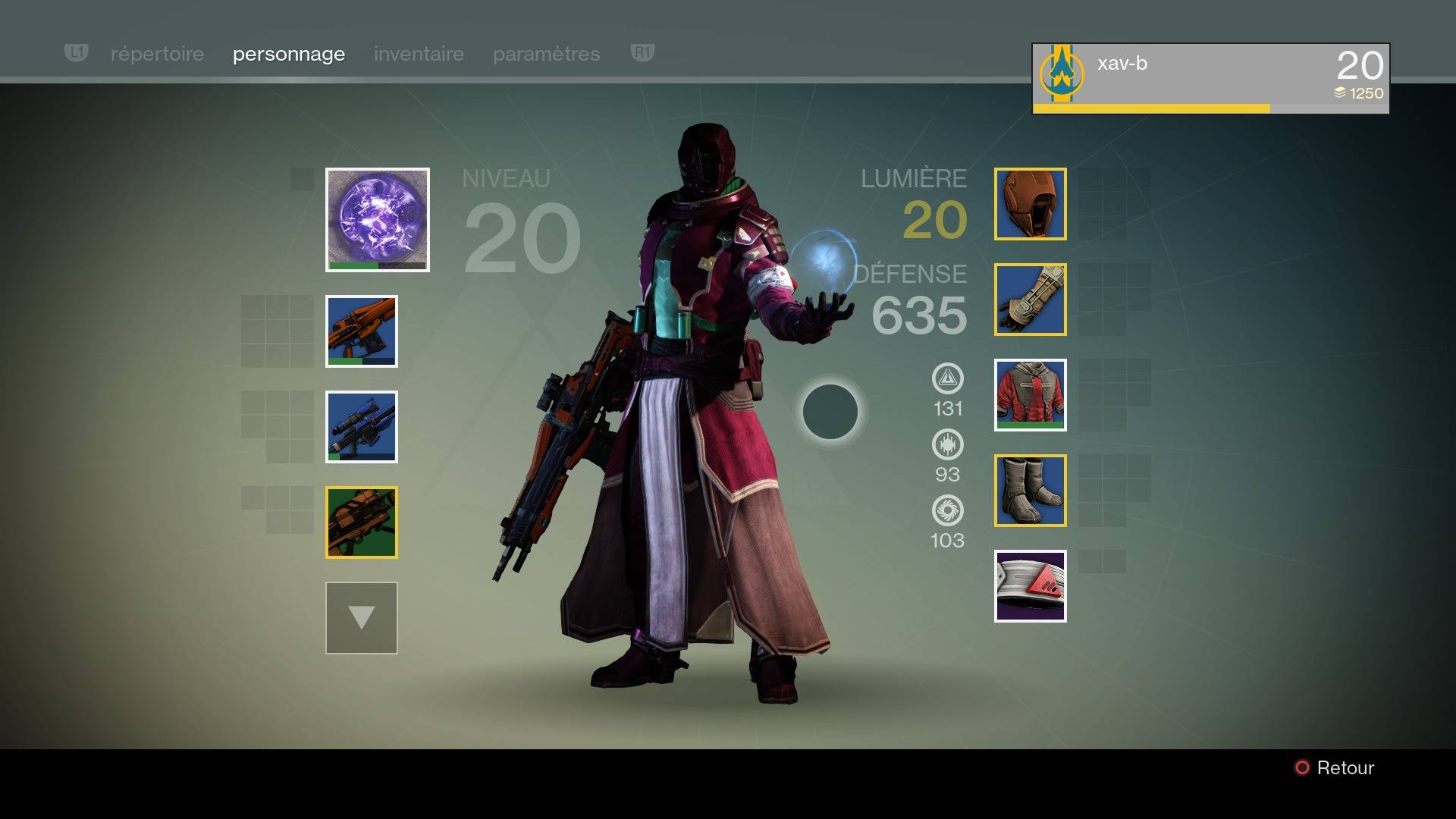1456x819 pixels.
Task: Select the grey boots armor slot
Action: 1030,491
